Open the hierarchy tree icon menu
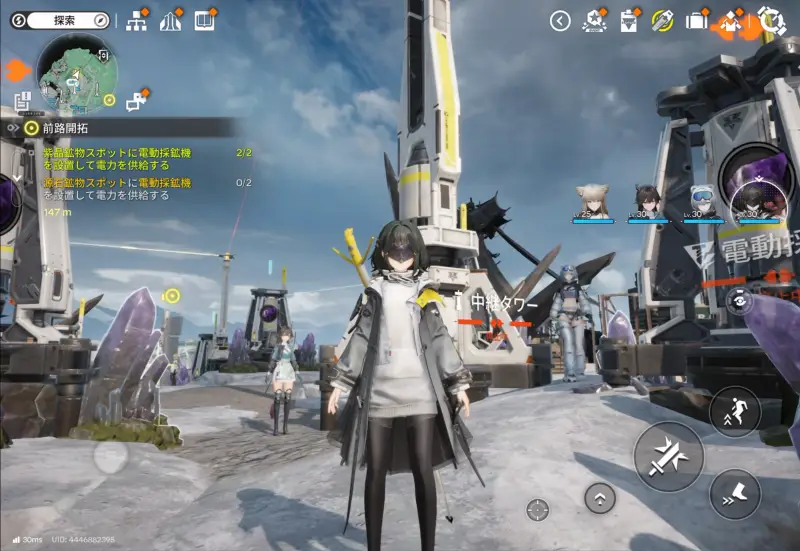 tap(137, 20)
